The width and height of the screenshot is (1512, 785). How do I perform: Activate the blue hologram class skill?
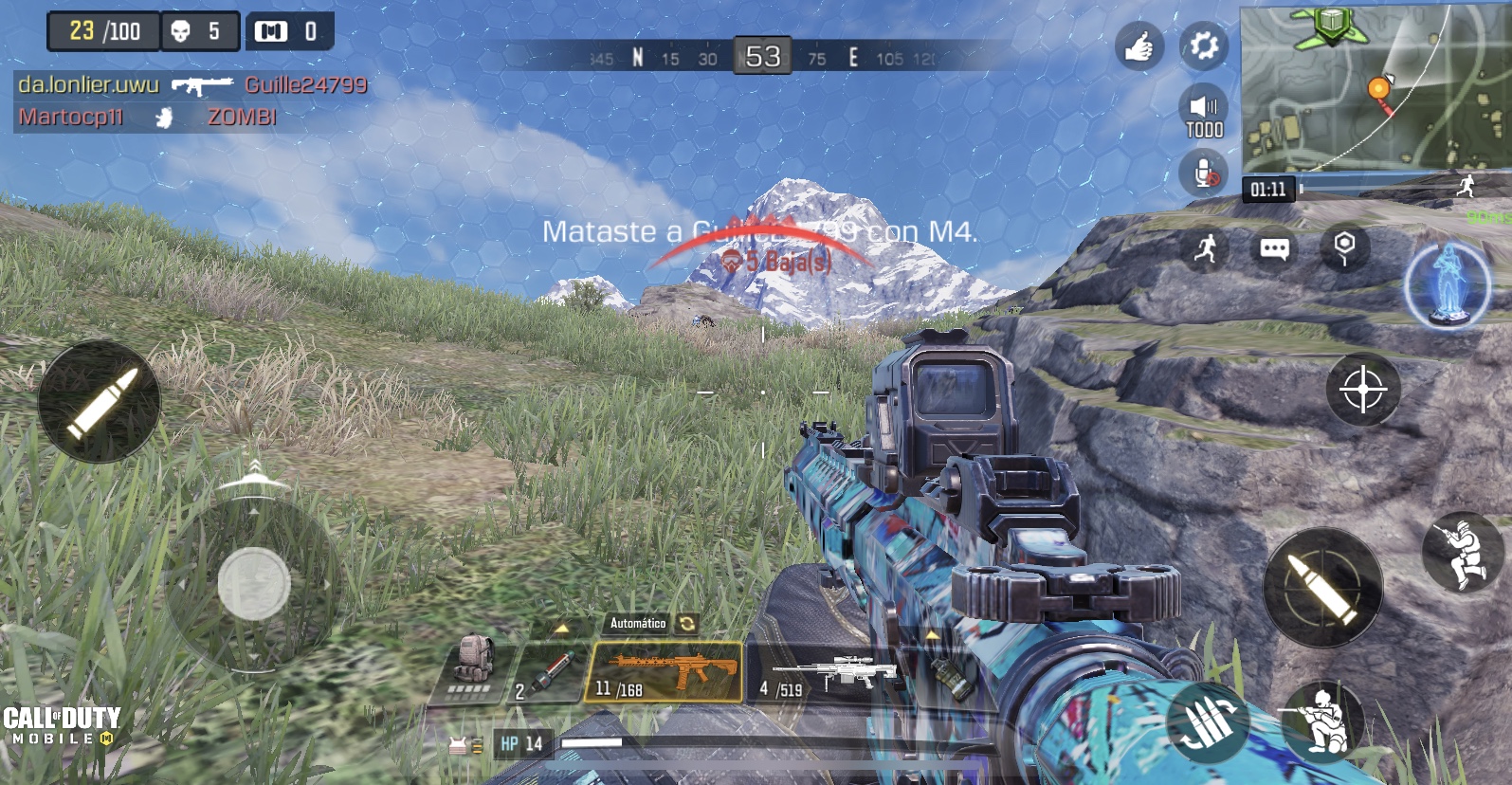pyautogui.click(x=1447, y=284)
